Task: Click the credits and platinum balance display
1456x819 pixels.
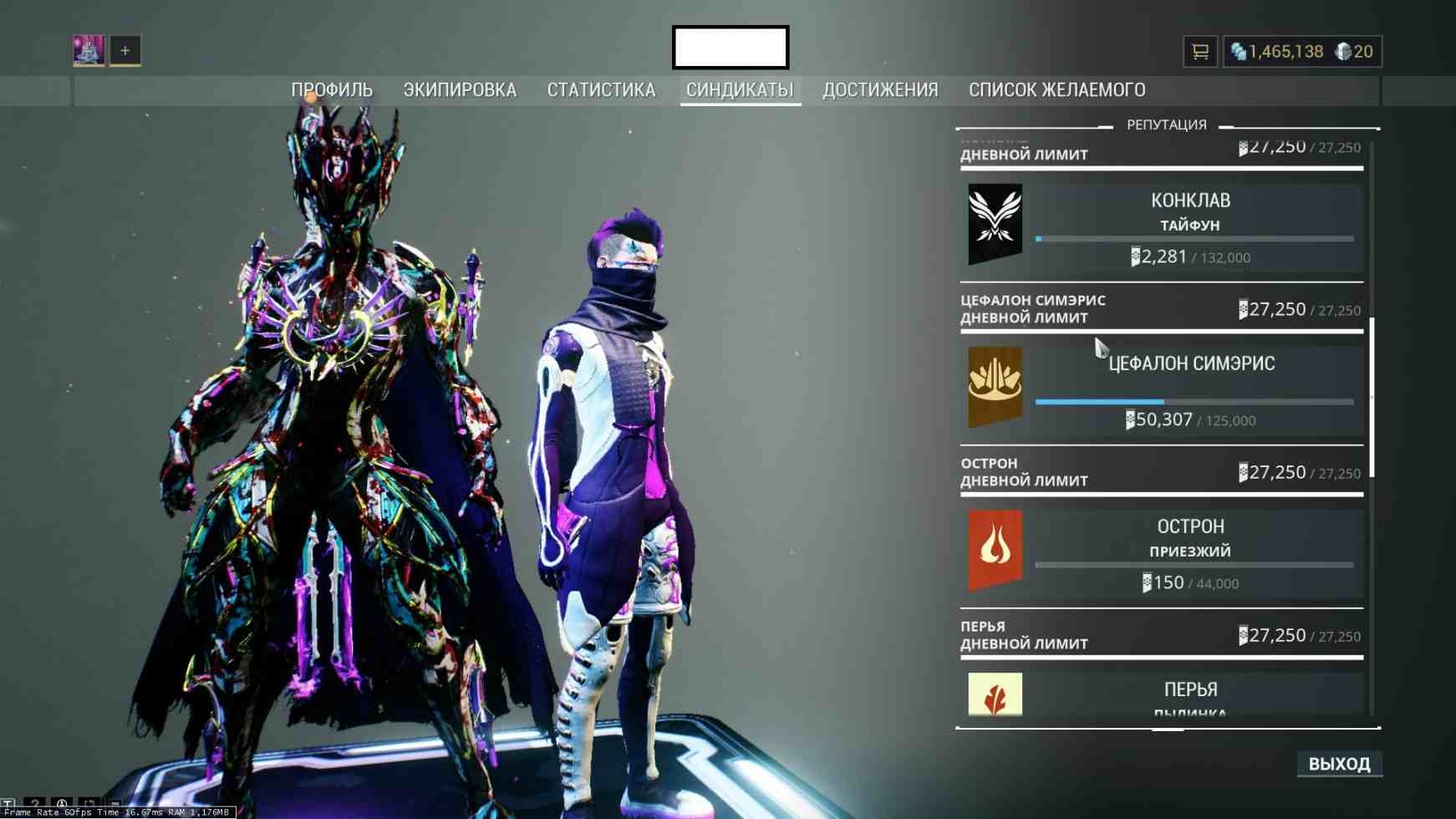Action: pyautogui.click(x=1302, y=52)
